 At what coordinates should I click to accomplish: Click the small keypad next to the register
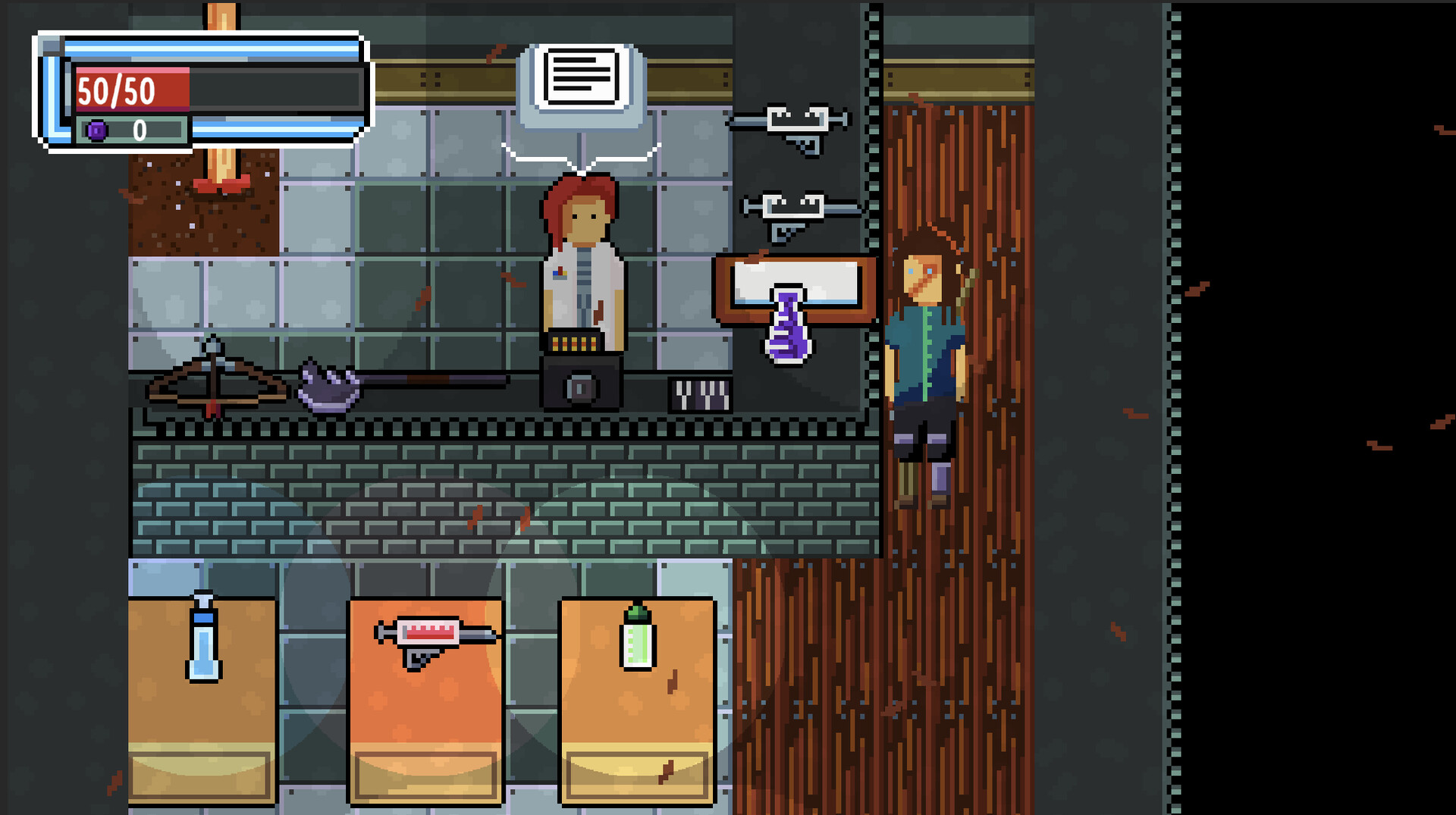coord(698,394)
